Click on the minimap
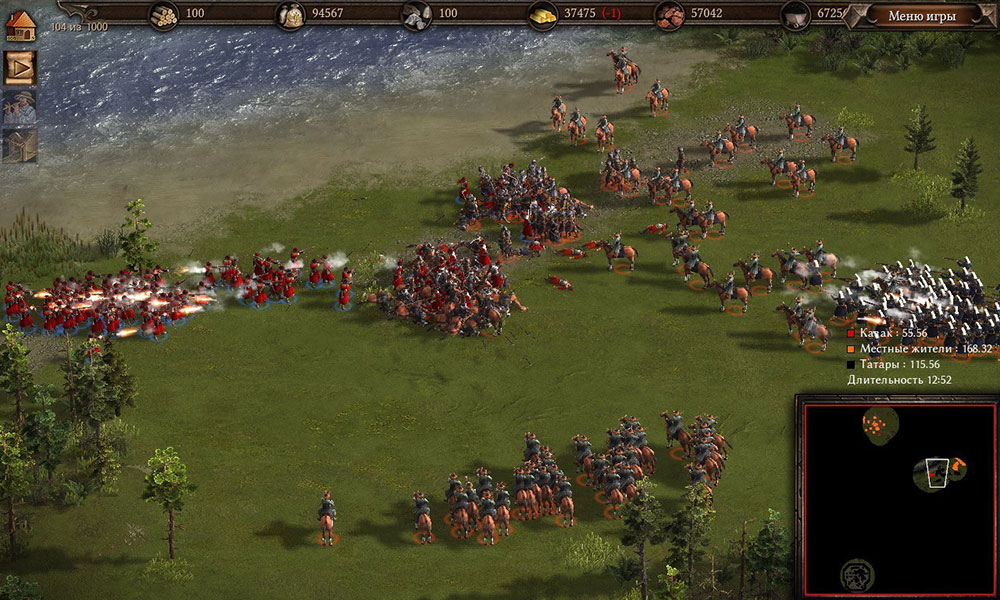The height and width of the screenshot is (600, 1000). (x=896, y=496)
